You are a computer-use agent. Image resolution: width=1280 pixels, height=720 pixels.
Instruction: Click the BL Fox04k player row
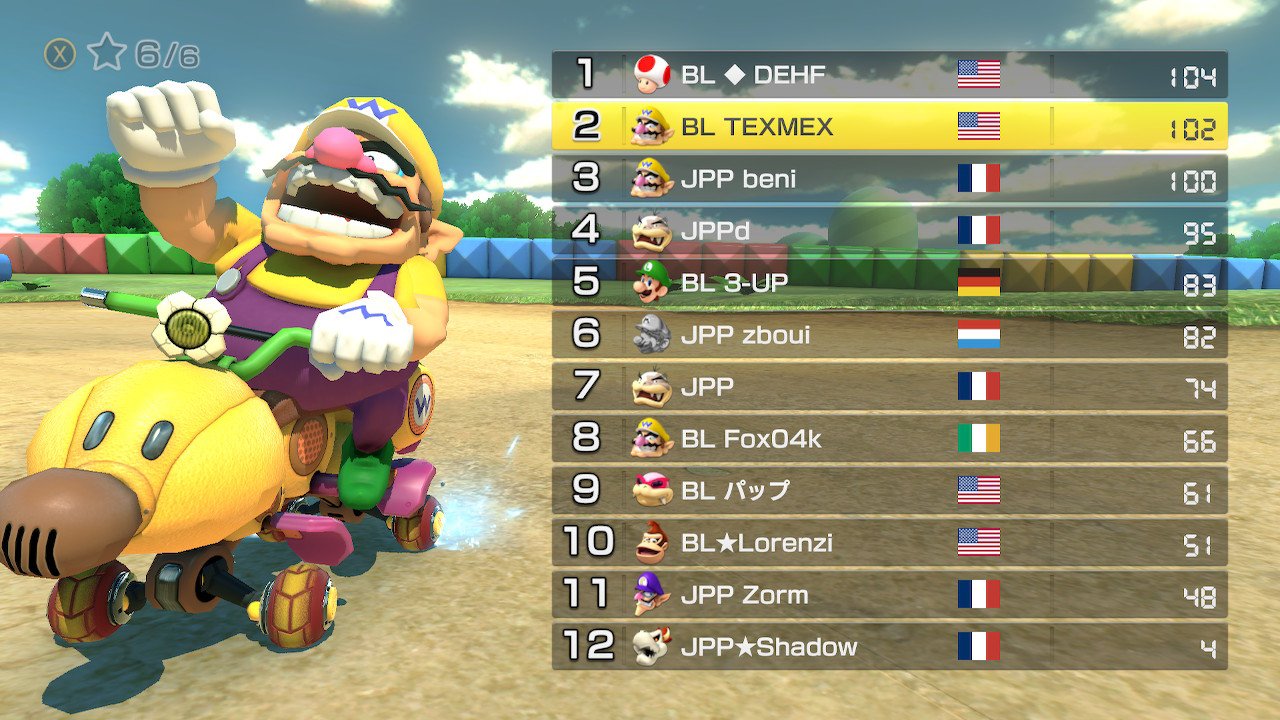point(889,439)
